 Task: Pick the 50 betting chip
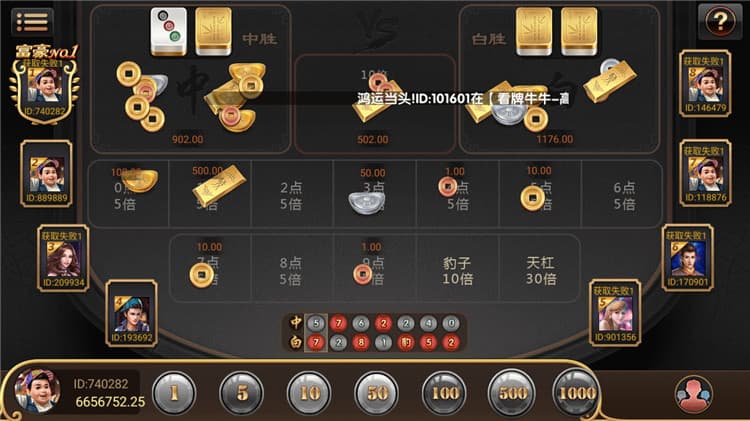coord(376,392)
